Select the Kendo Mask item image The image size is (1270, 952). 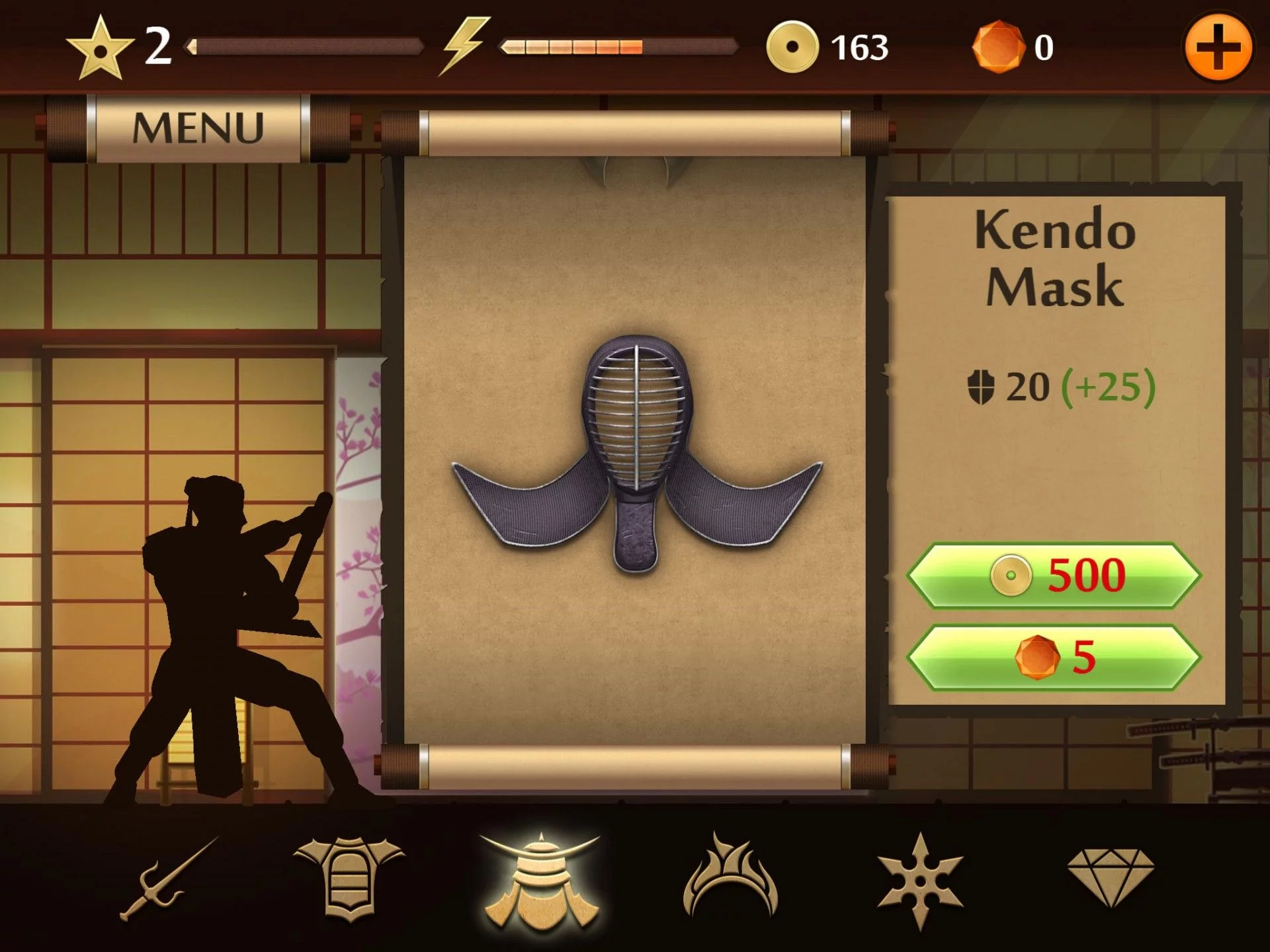[x=636, y=452]
